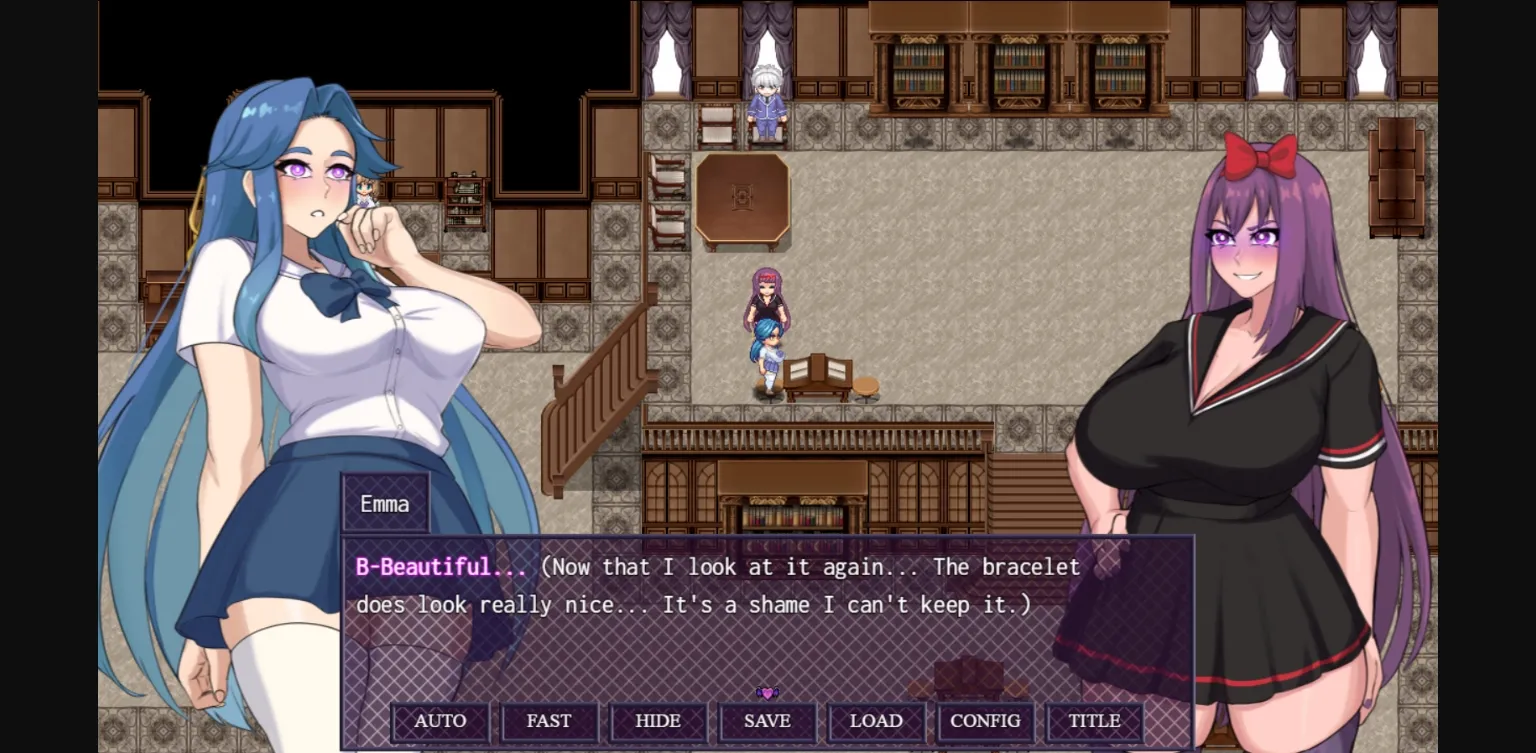Click Emma's name label above the dialogue

click(x=384, y=503)
